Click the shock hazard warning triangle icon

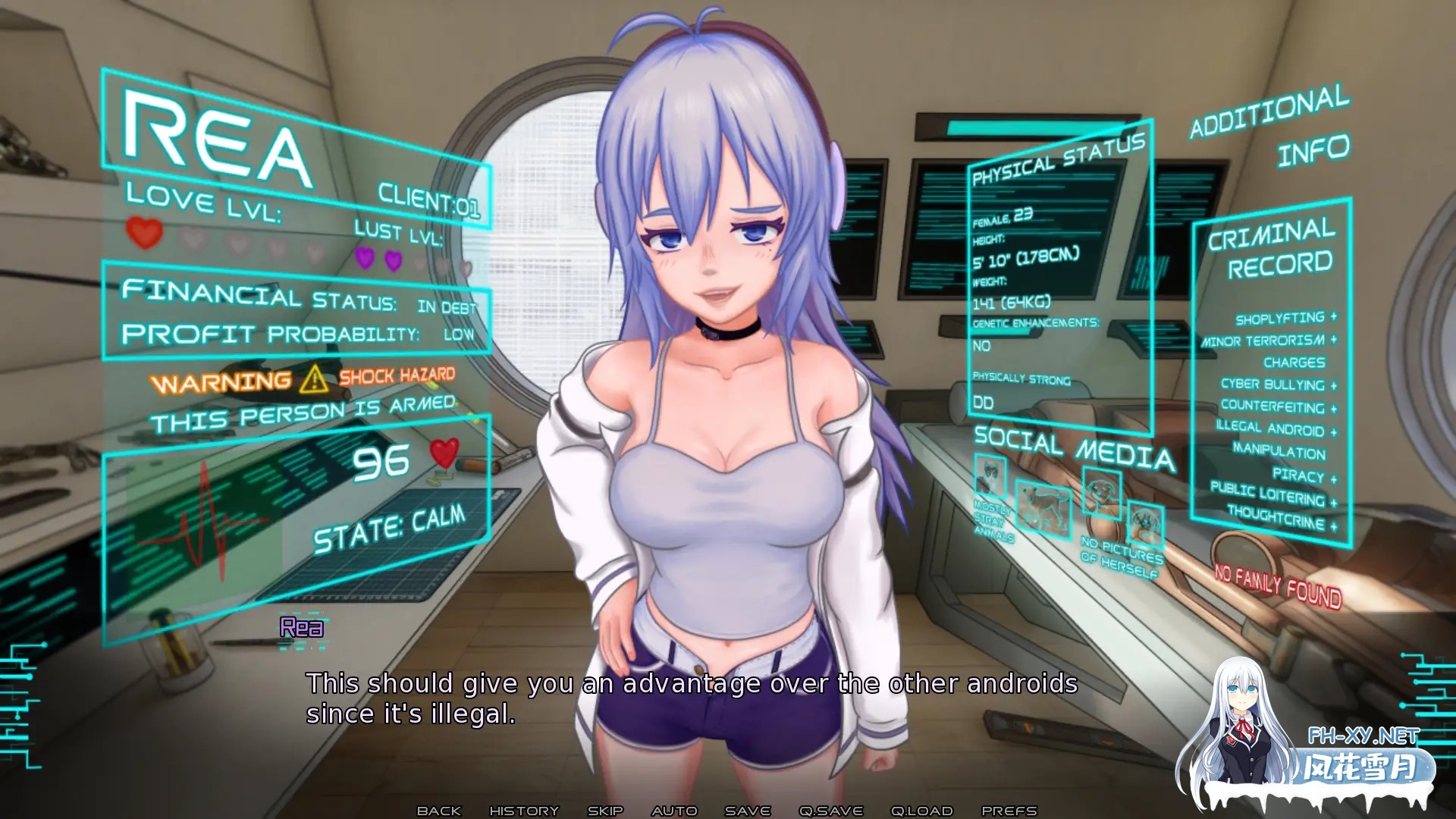pyautogui.click(x=315, y=379)
